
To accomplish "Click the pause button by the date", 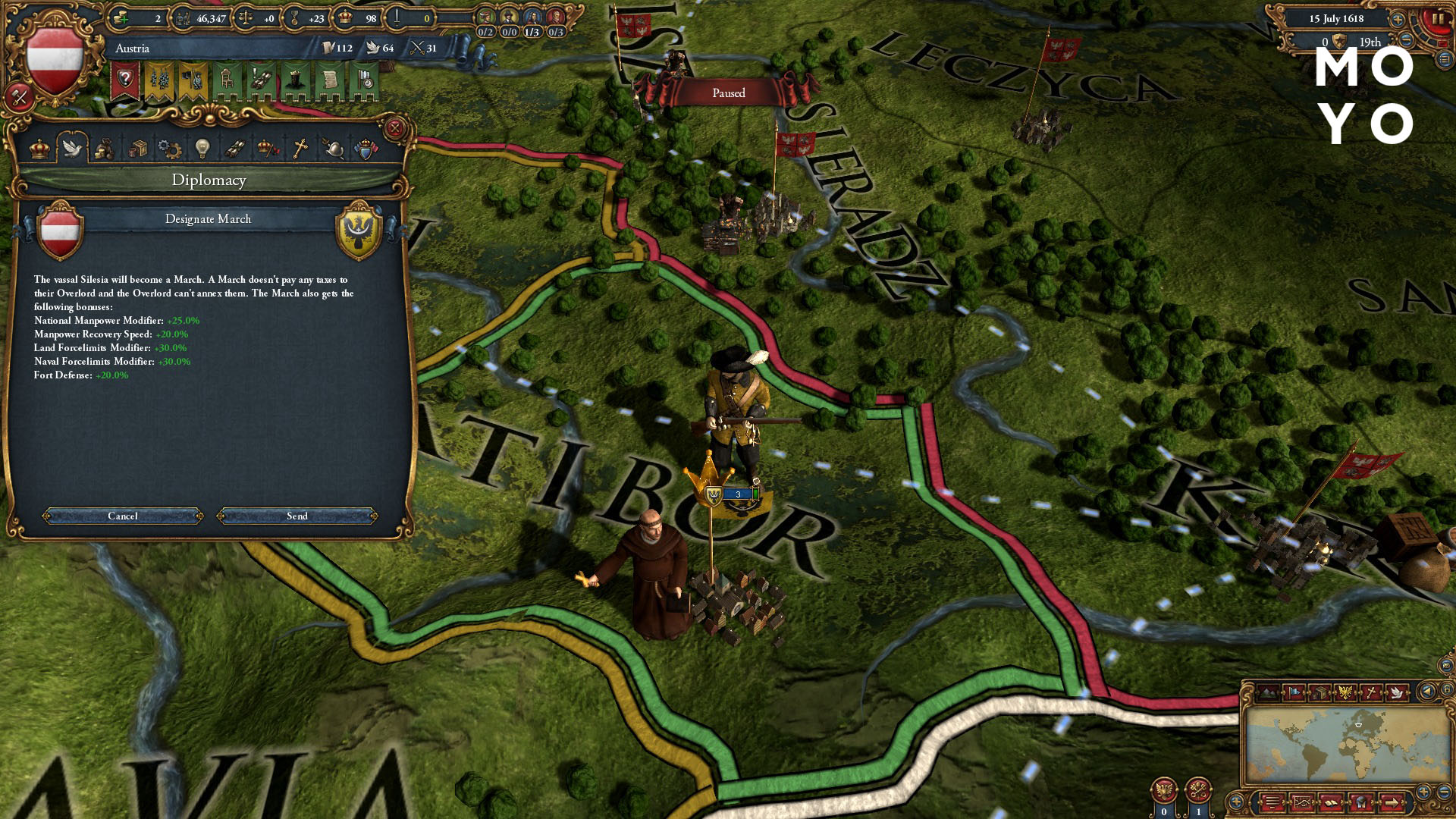I will point(1437,20).
